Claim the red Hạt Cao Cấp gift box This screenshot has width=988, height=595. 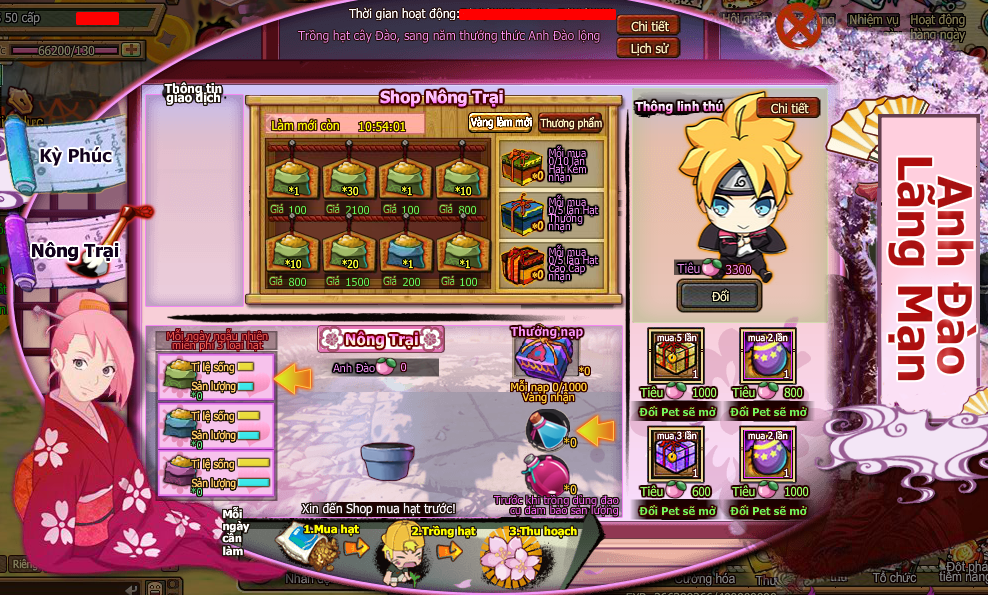pyautogui.click(x=522, y=263)
